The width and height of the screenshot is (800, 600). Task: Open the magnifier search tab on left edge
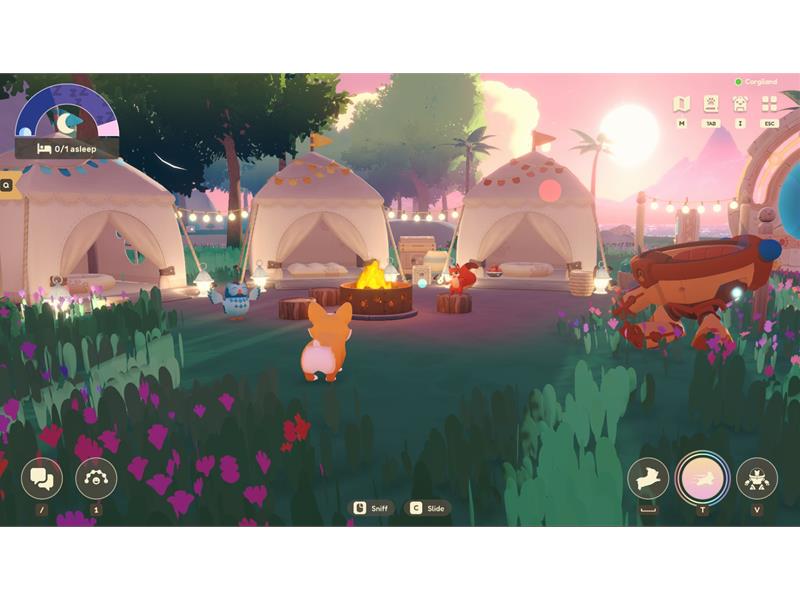[x=7, y=184]
